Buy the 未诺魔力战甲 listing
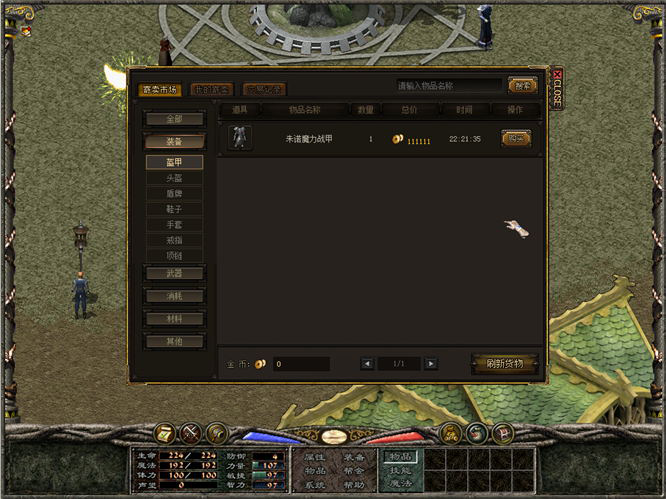 (516, 139)
